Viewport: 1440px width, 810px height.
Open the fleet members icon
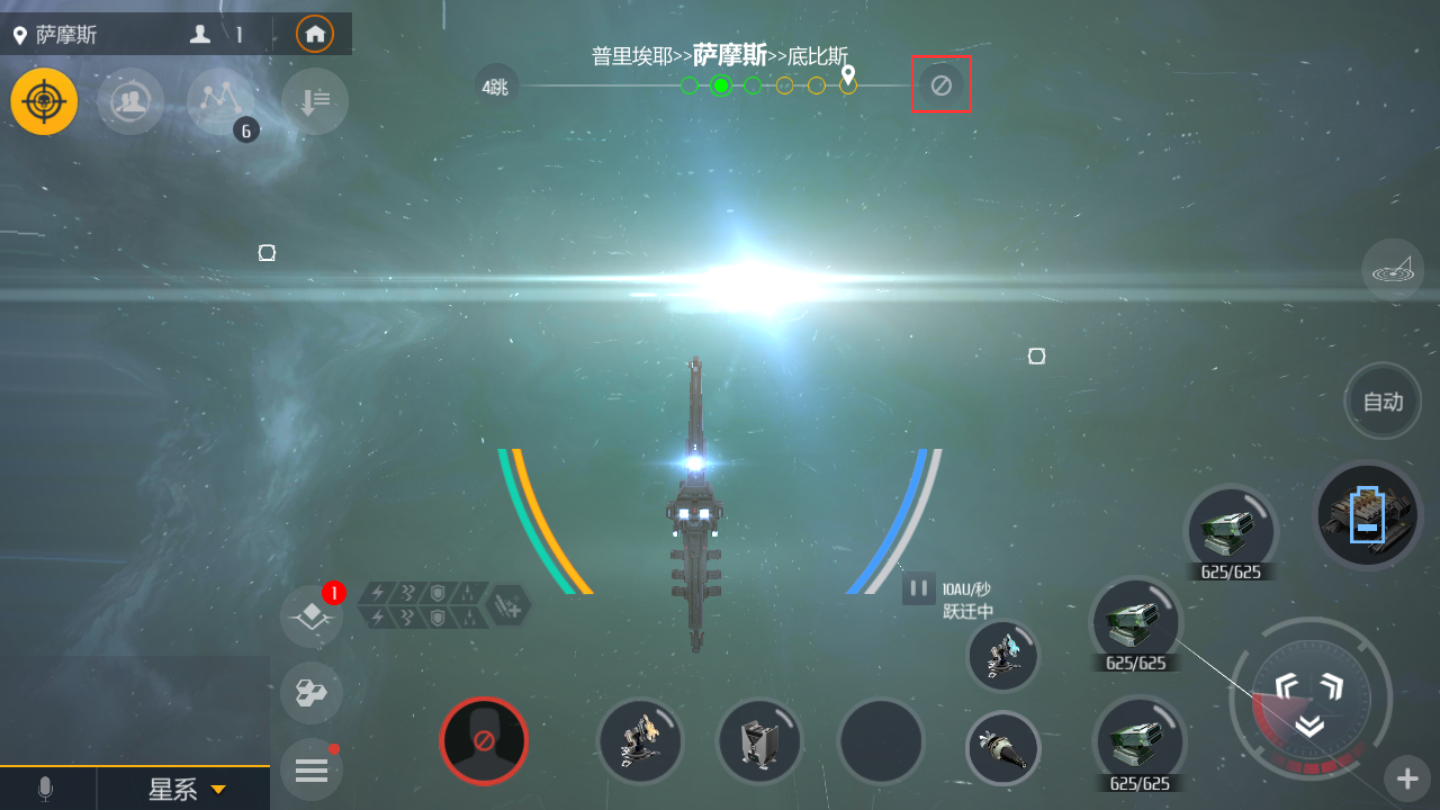(x=130, y=101)
